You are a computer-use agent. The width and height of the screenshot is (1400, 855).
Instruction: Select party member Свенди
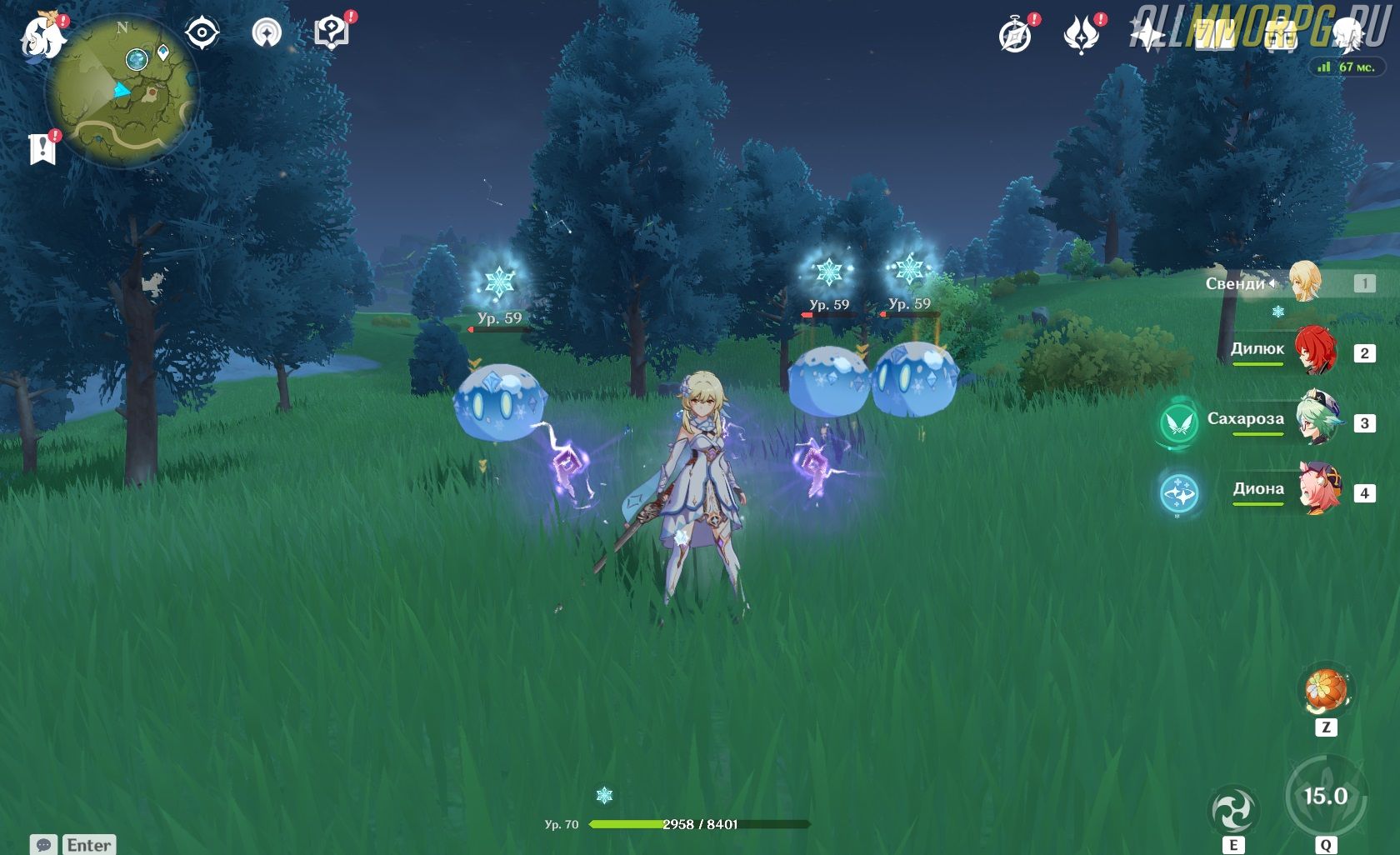point(1305,283)
